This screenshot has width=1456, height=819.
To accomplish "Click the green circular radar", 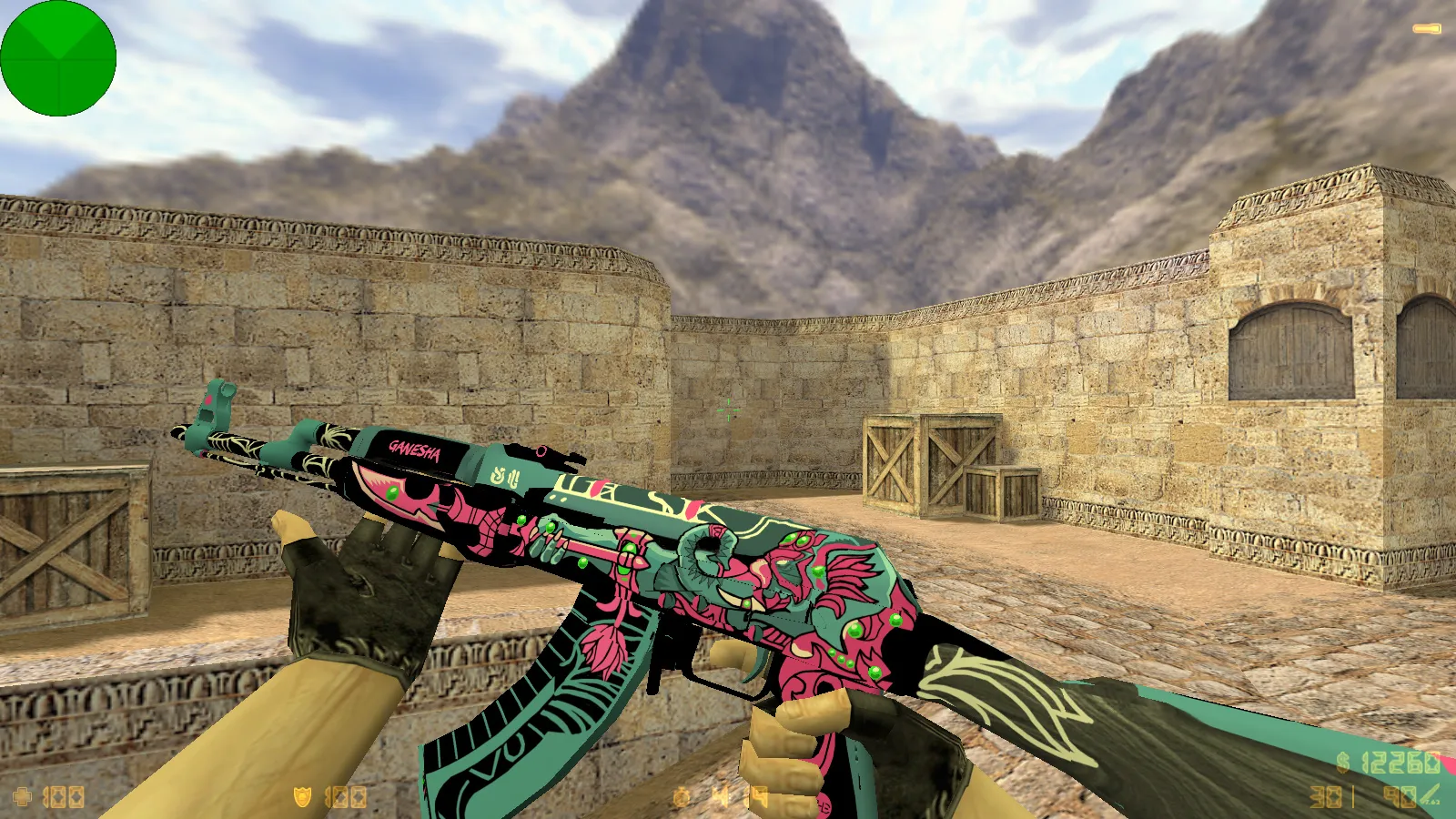I will (x=58, y=58).
